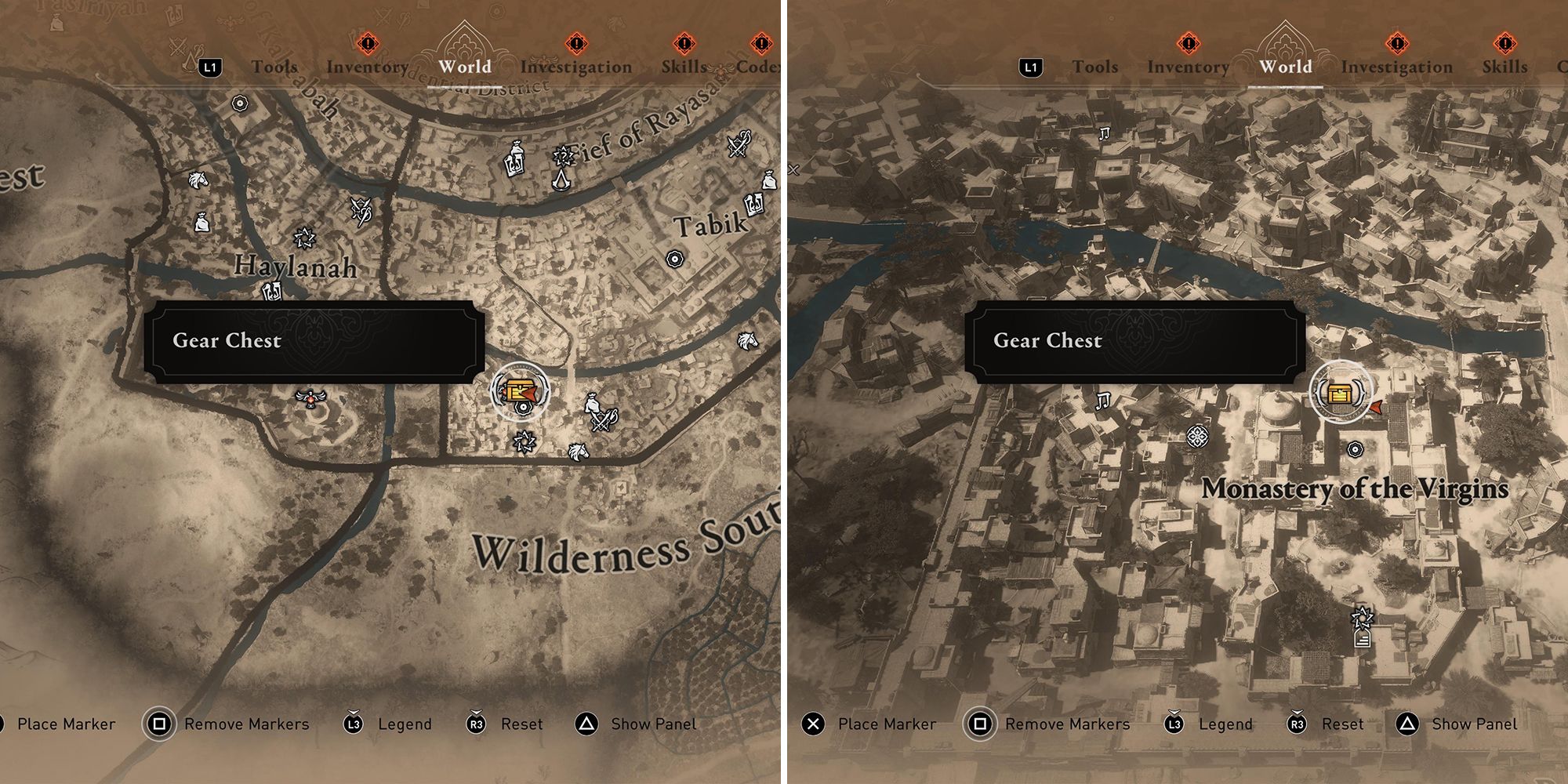Screen dimensions: 1568x784
Task: Open the World tab
Action: point(464,67)
